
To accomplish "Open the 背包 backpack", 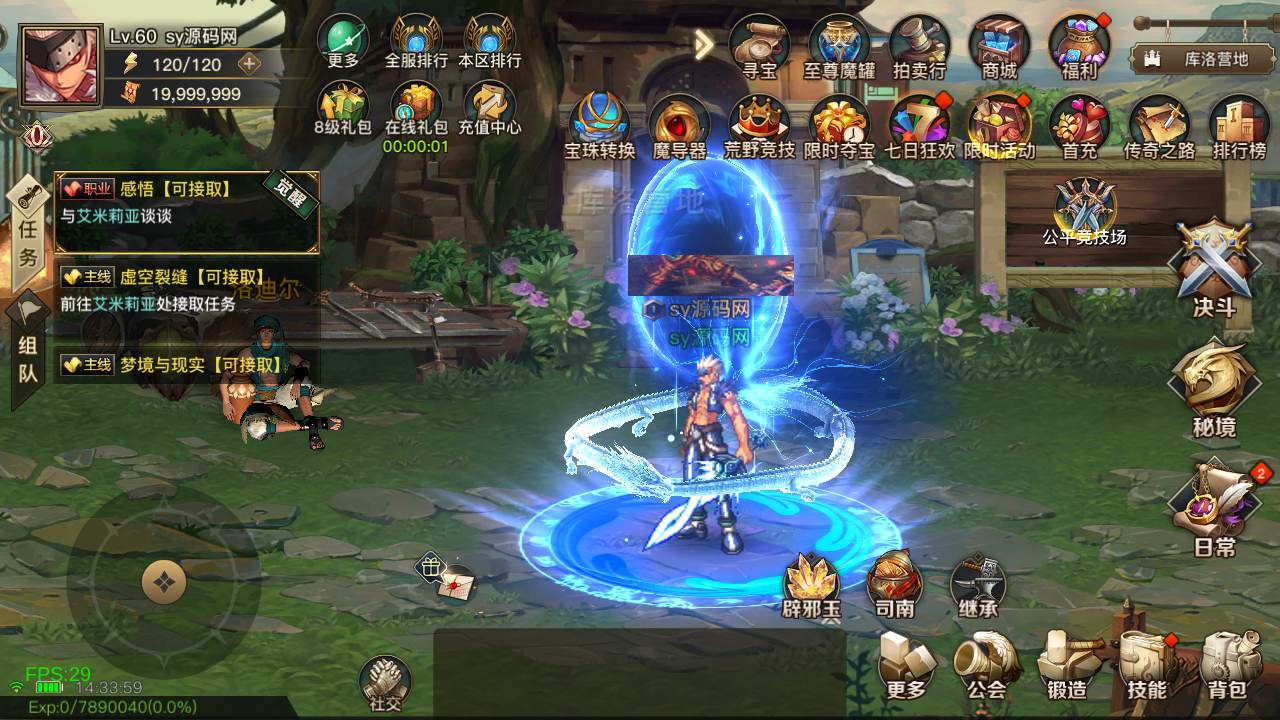I will 1227,665.
